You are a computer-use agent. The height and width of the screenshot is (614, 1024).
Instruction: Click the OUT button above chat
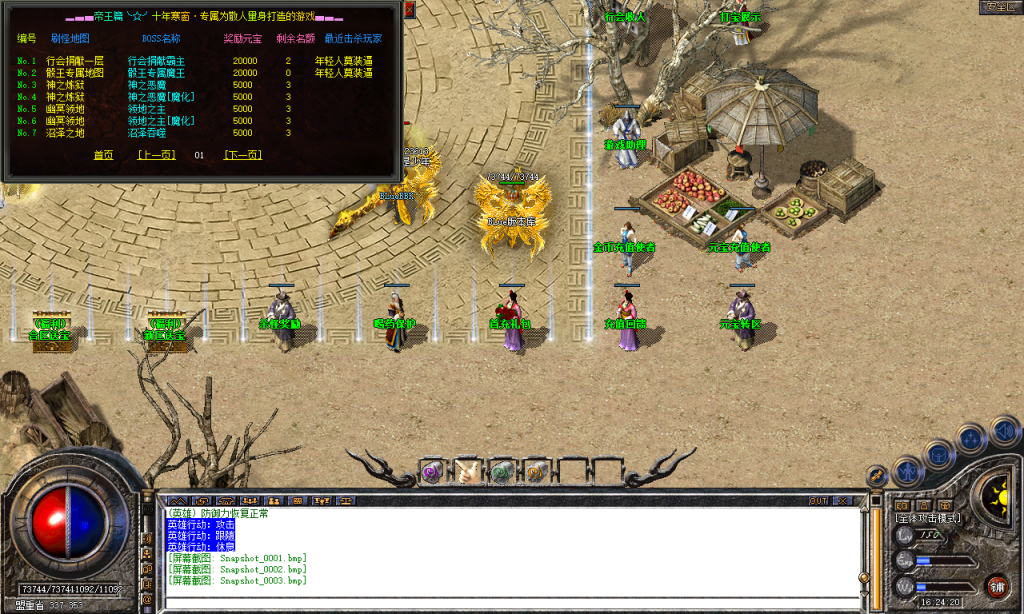pyautogui.click(x=818, y=500)
